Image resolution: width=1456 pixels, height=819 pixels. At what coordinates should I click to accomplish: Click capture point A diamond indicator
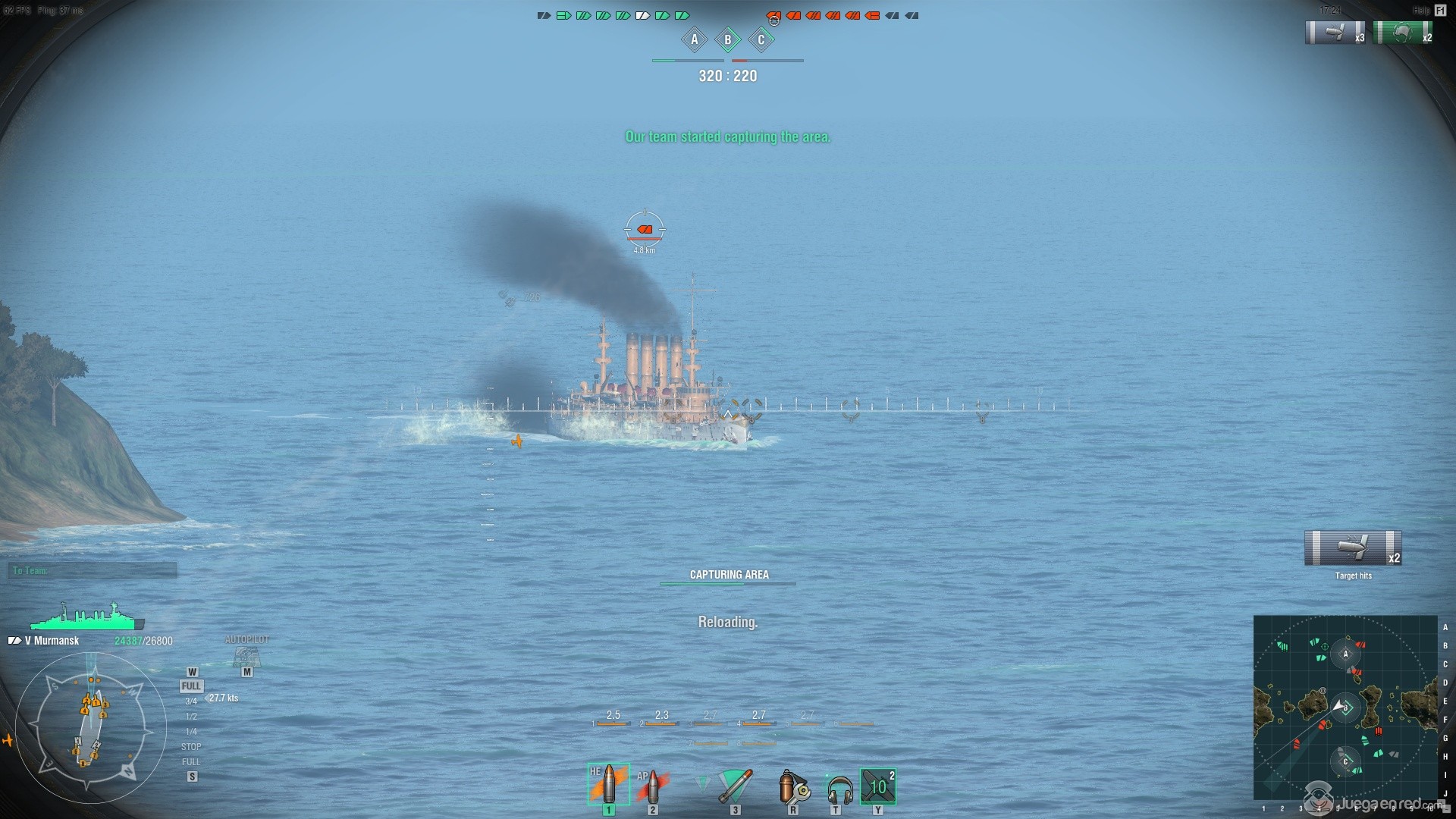tap(694, 40)
